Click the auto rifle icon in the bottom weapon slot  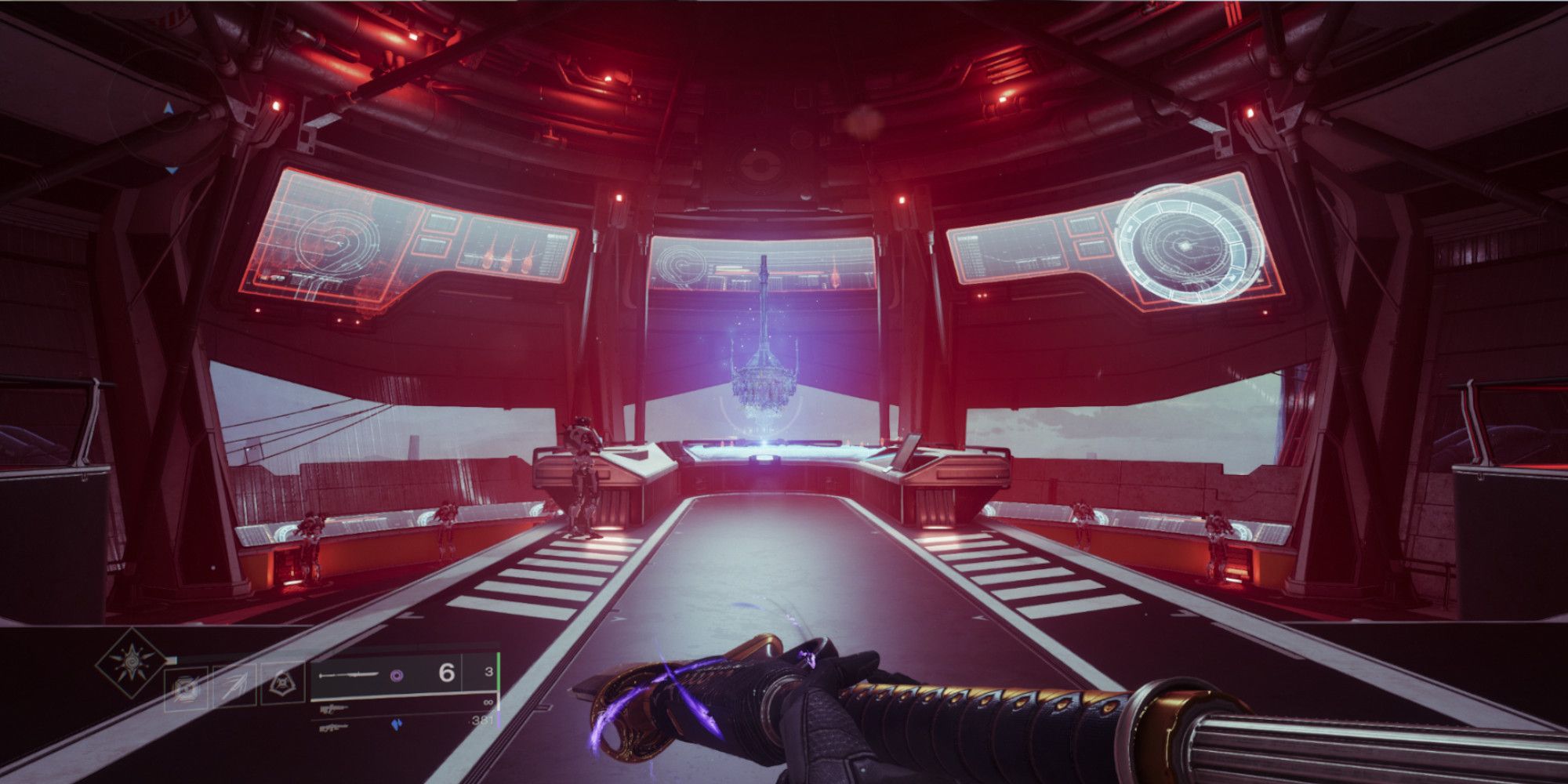pyautogui.click(x=334, y=728)
